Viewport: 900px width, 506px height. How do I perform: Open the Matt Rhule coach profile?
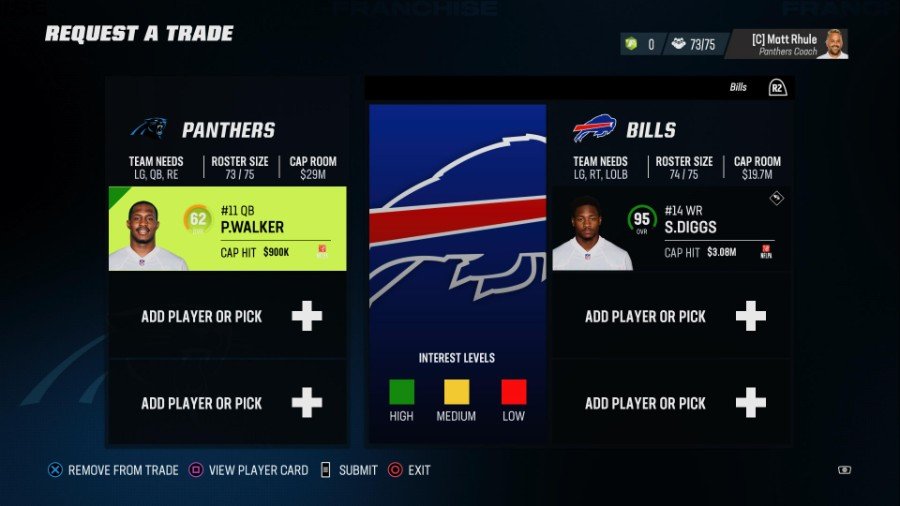(x=787, y=44)
